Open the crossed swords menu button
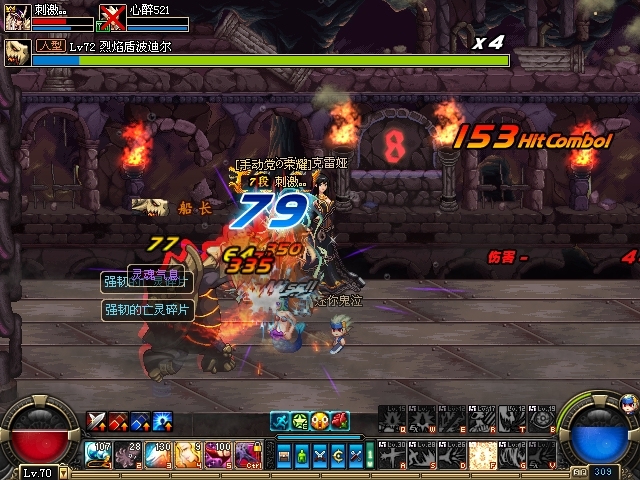Screen dimensions: 640x480 (x=319, y=455)
